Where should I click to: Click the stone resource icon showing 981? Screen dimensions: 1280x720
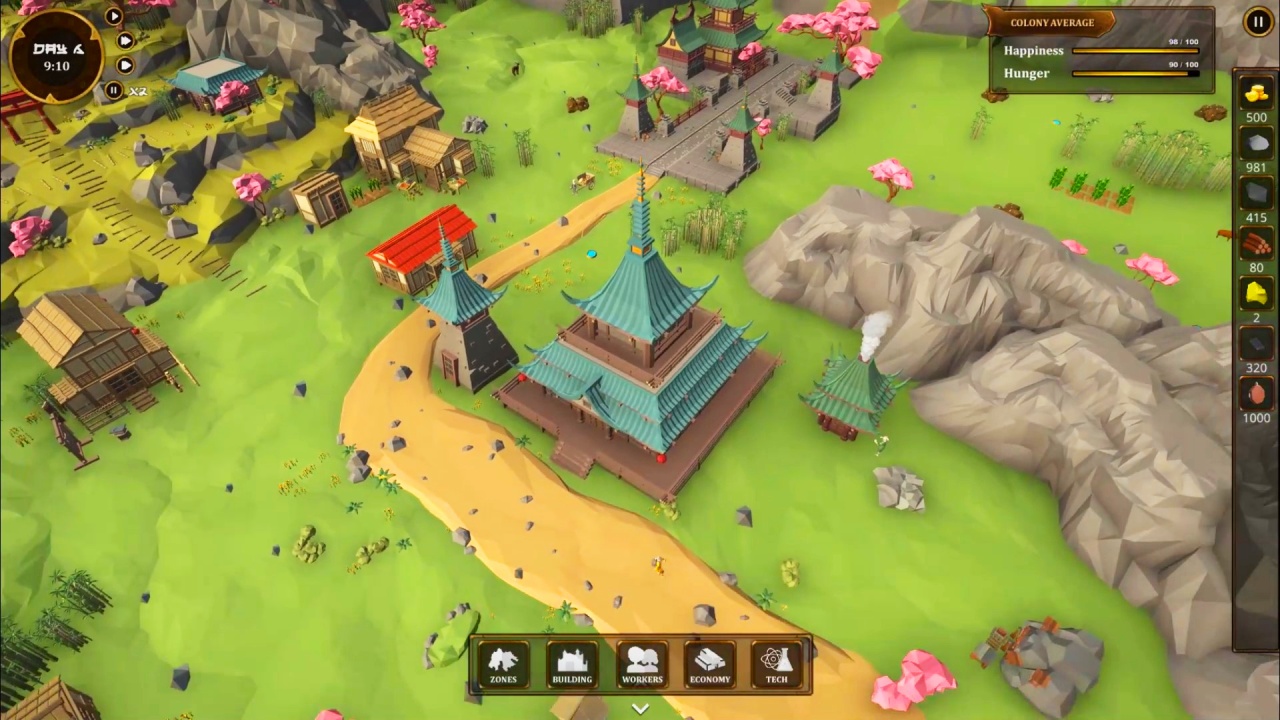coord(1256,143)
